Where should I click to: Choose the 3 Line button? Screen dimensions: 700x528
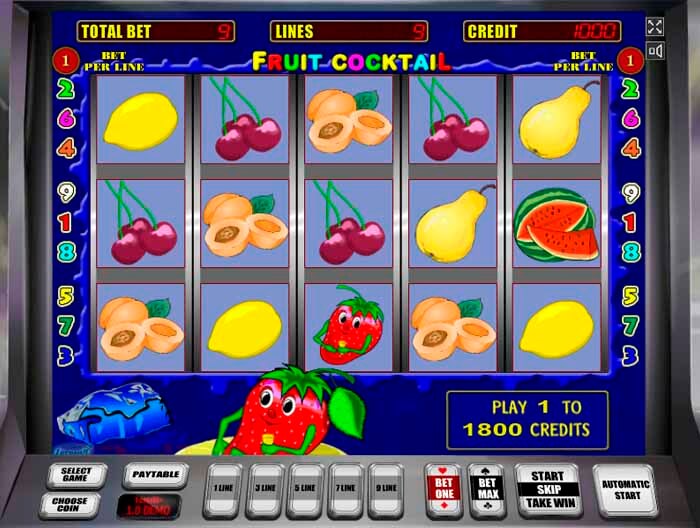(265, 489)
